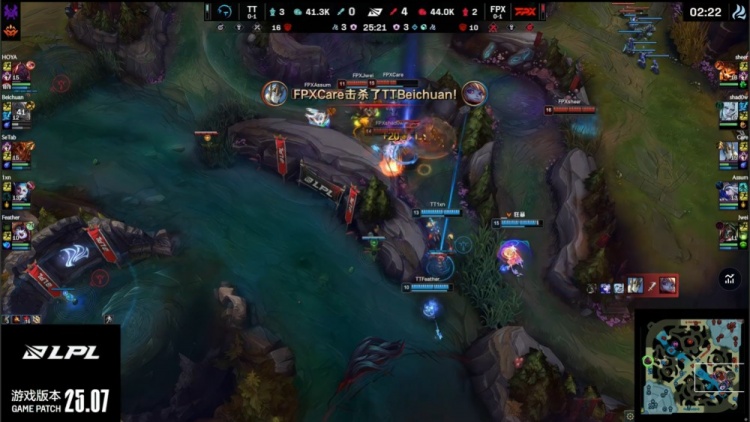Choose Care's champion portrait
This screenshot has width=750, height=422.
point(728,151)
